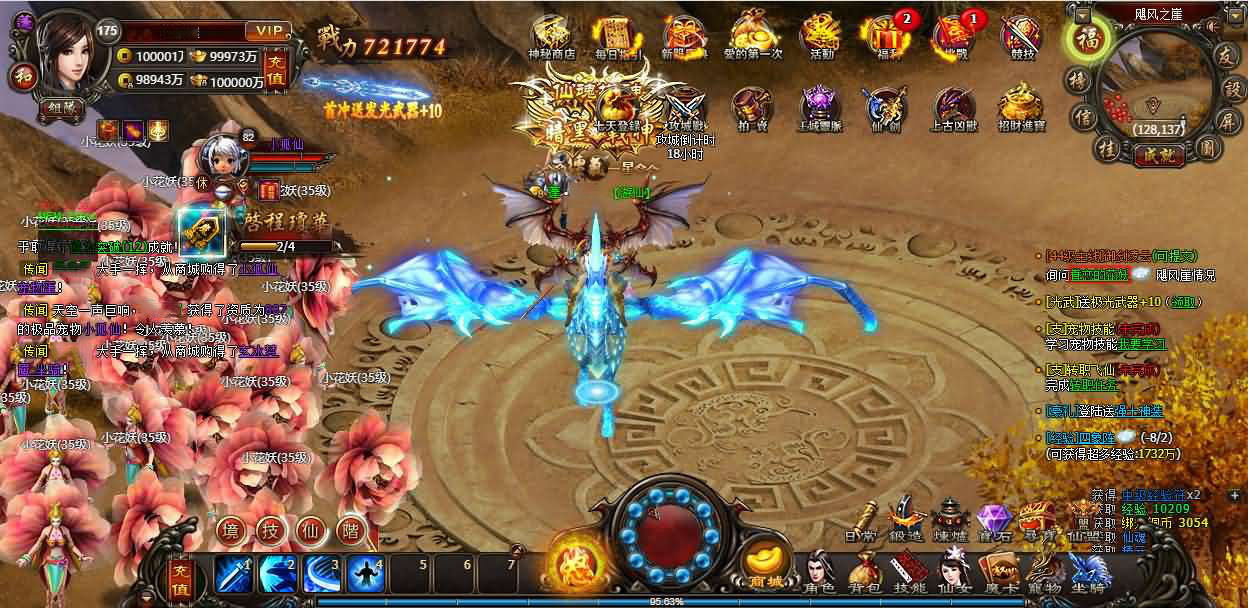This screenshot has width=1248, height=608.
Task: Open the 招財進寶 gold pot icon
Action: 1021,106
